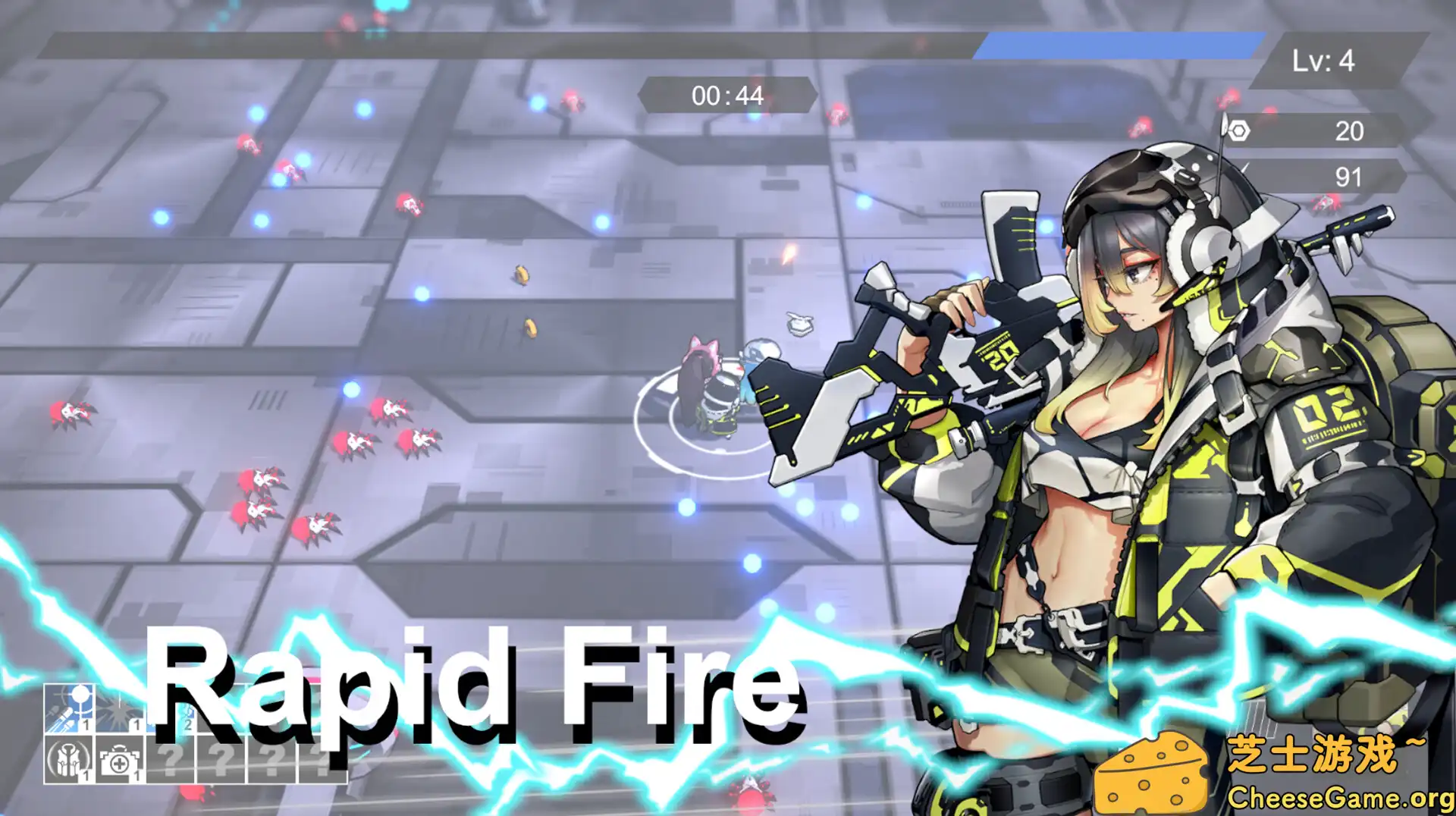
Task: Click the checkmark currency icon beside 91
Action: pos(1244,168)
